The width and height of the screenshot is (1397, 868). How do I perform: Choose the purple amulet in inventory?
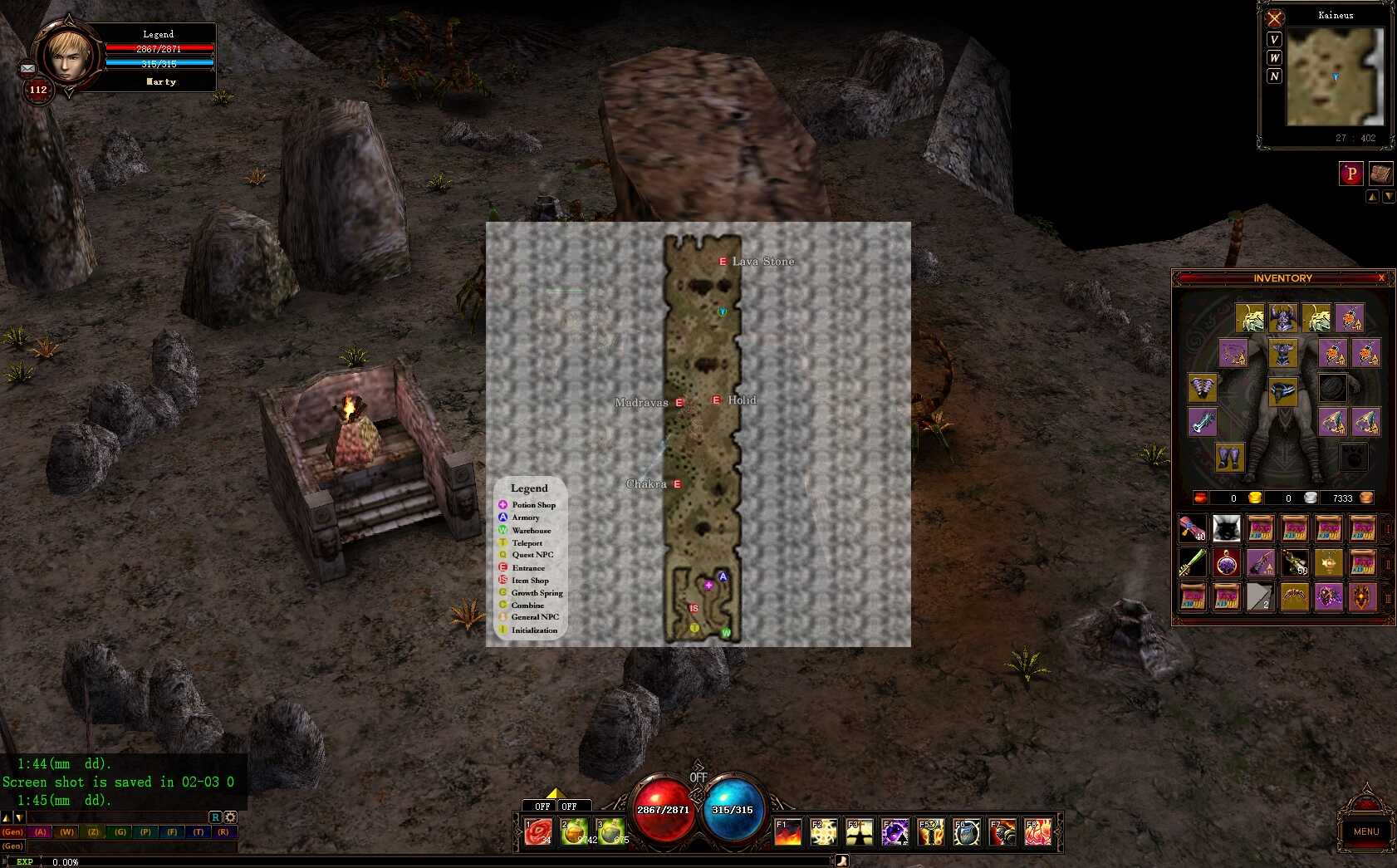pos(1227,563)
